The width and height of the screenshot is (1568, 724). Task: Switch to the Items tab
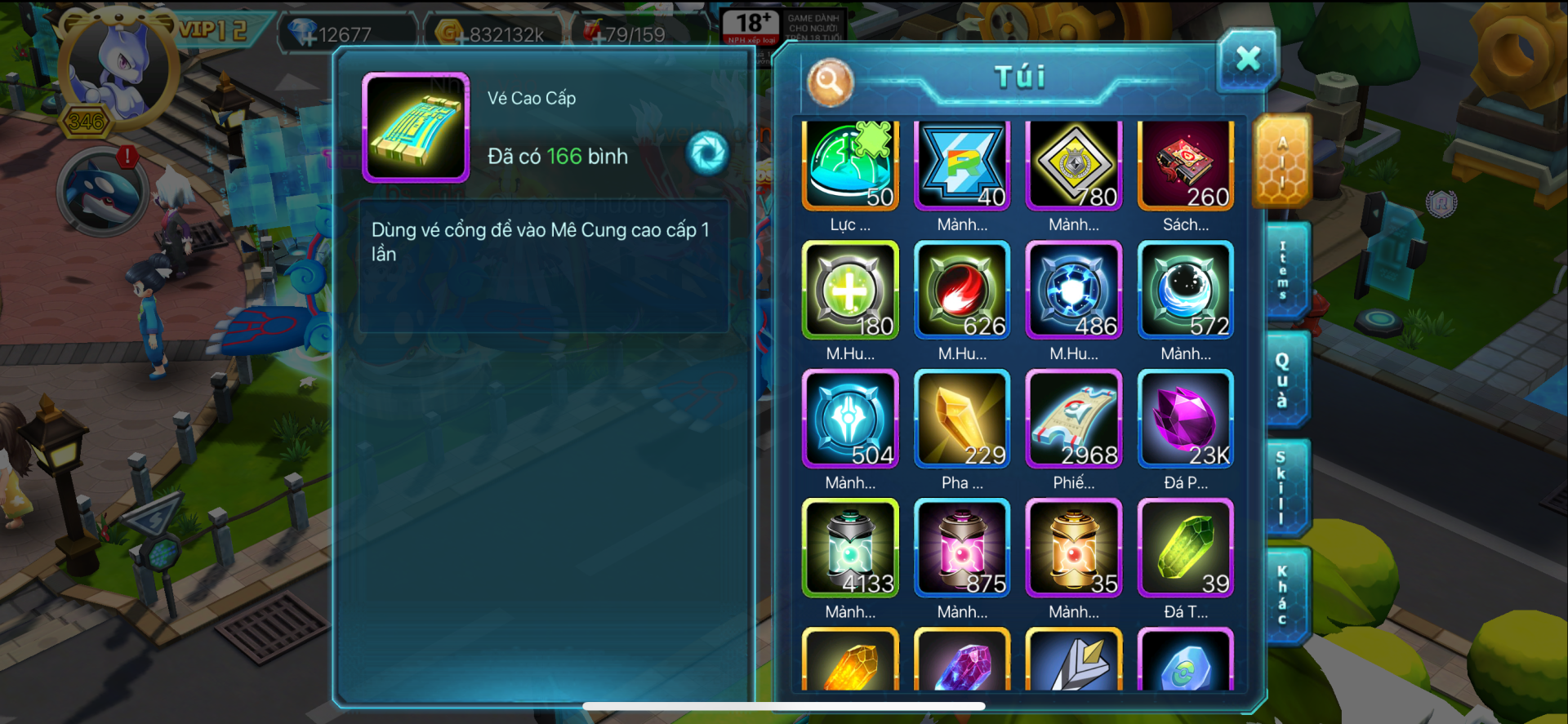click(1284, 271)
